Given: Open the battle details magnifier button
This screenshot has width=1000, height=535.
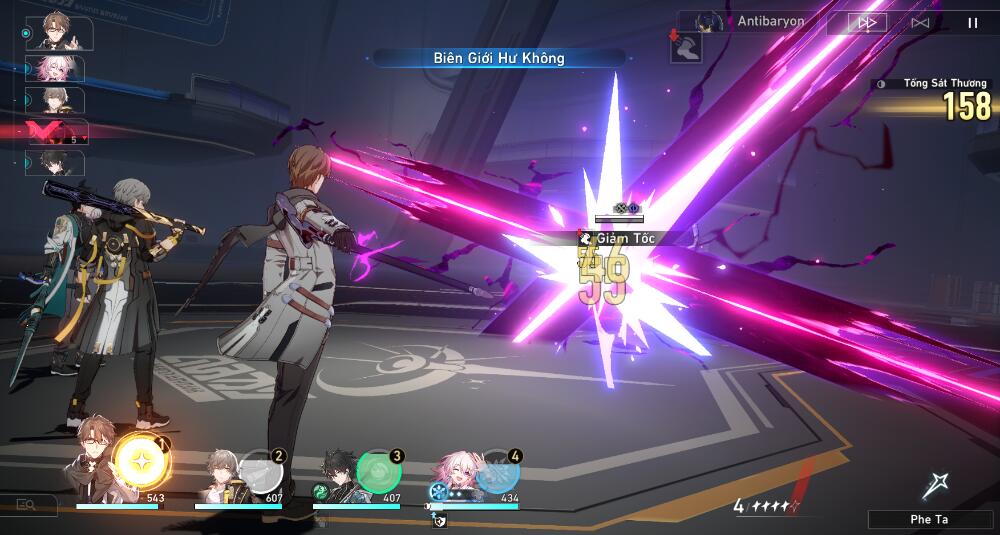Looking at the screenshot, I should point(27,506).
